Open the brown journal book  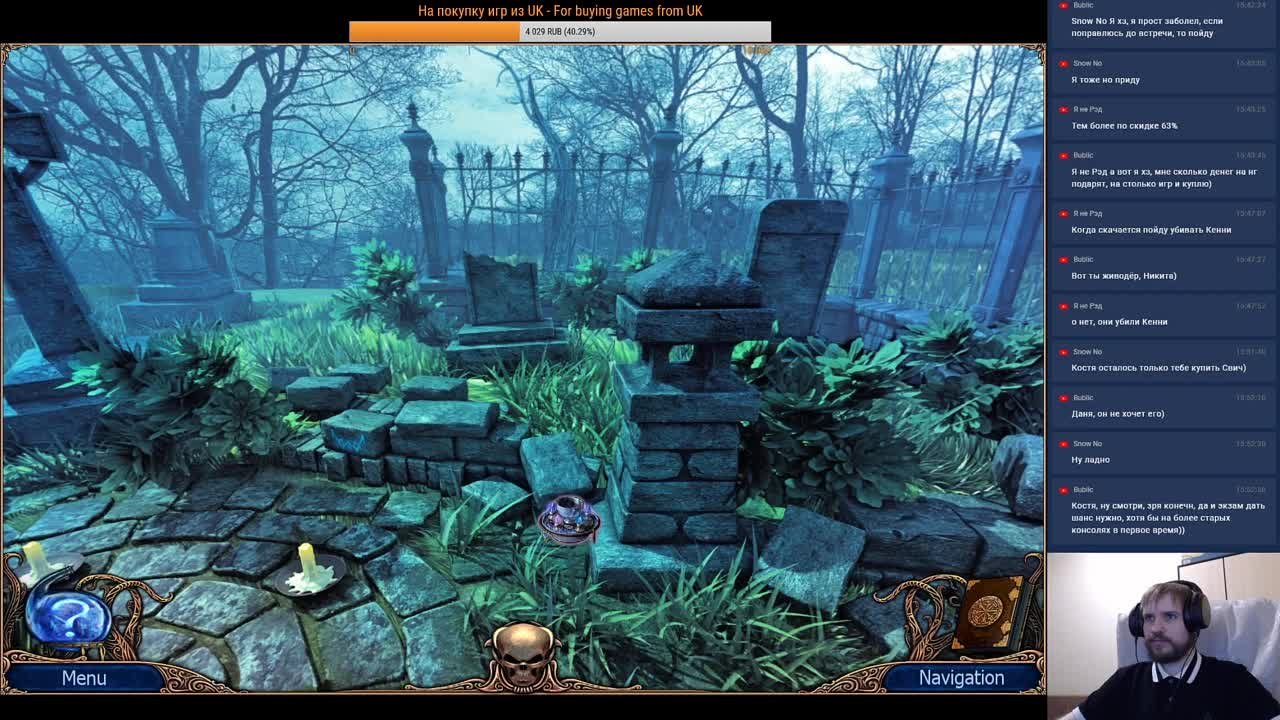[989, 608]
